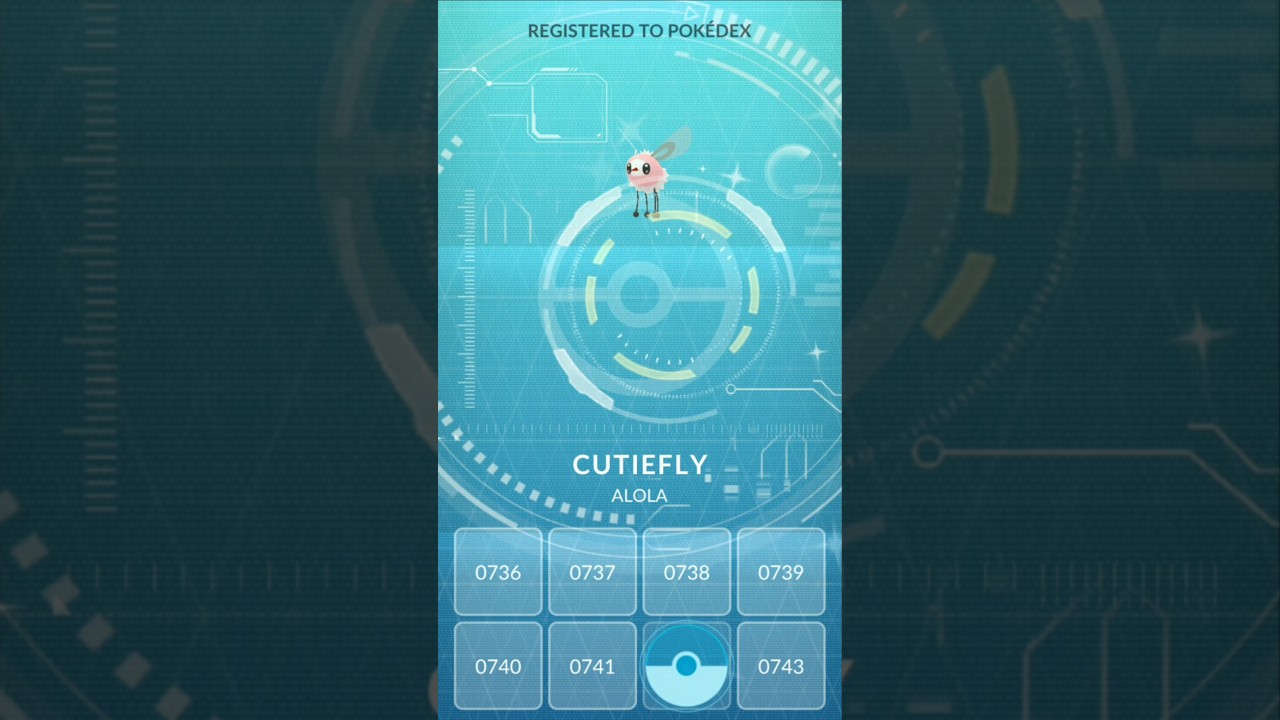Select dex slot 0739
The width and height of the screenshot is (1280, 720).
(781, 572)
